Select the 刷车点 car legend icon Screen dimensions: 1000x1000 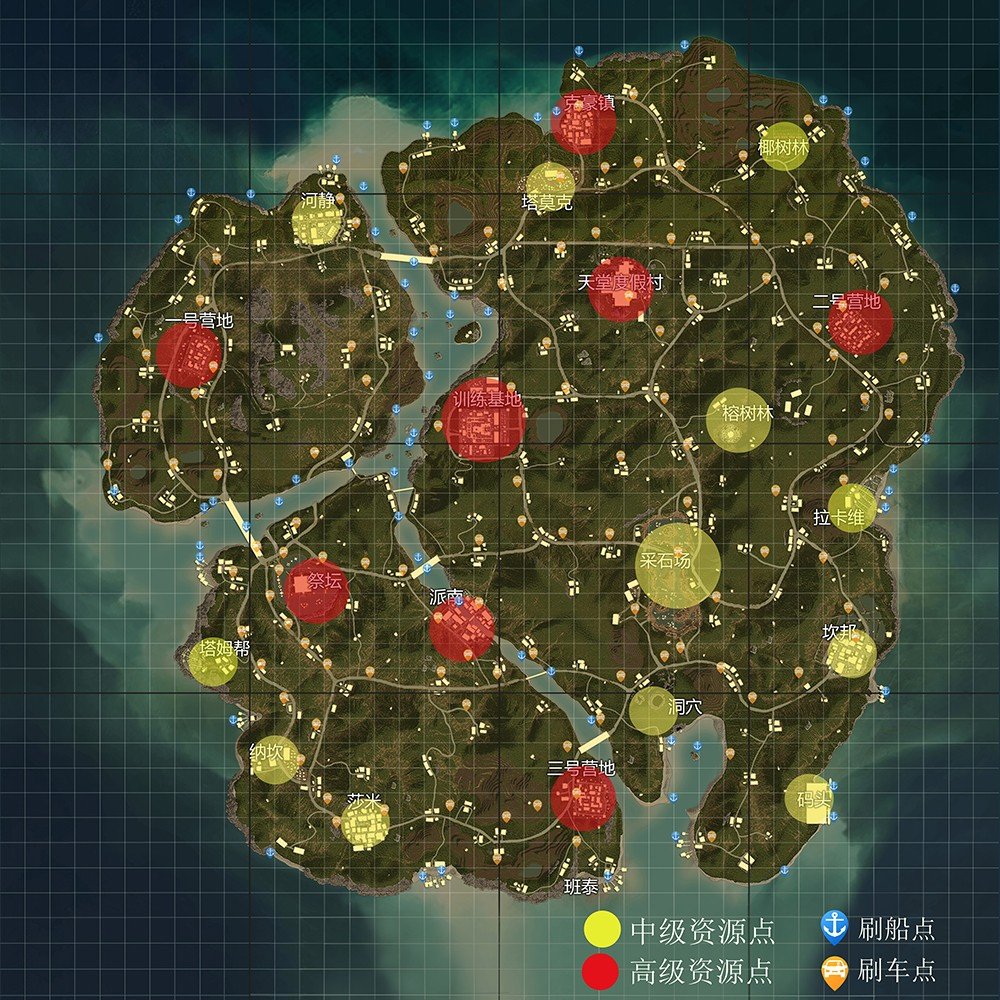pyautogui.click(x=834, y=968)
